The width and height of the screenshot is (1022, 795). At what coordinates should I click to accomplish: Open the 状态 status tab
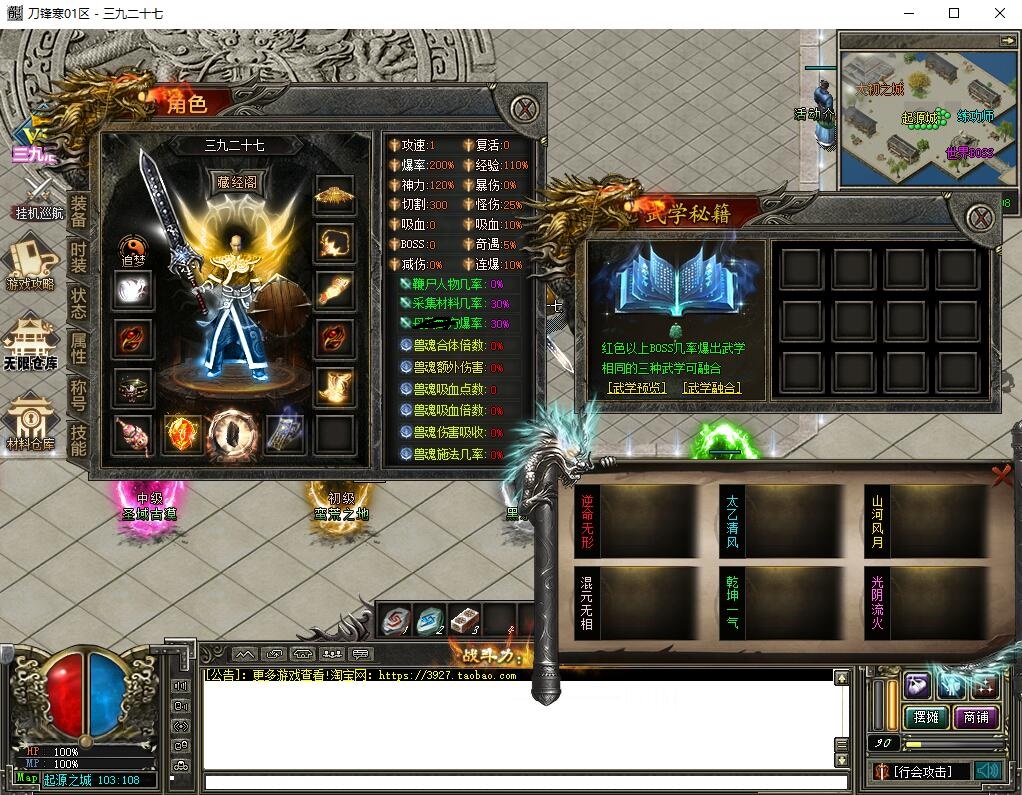coord(78,302)
